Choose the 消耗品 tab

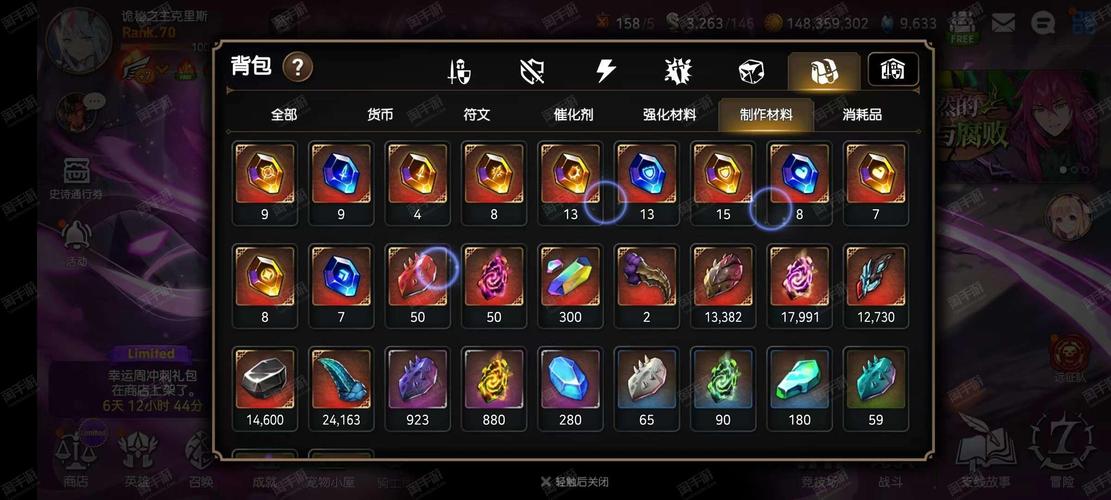[862, 115]
